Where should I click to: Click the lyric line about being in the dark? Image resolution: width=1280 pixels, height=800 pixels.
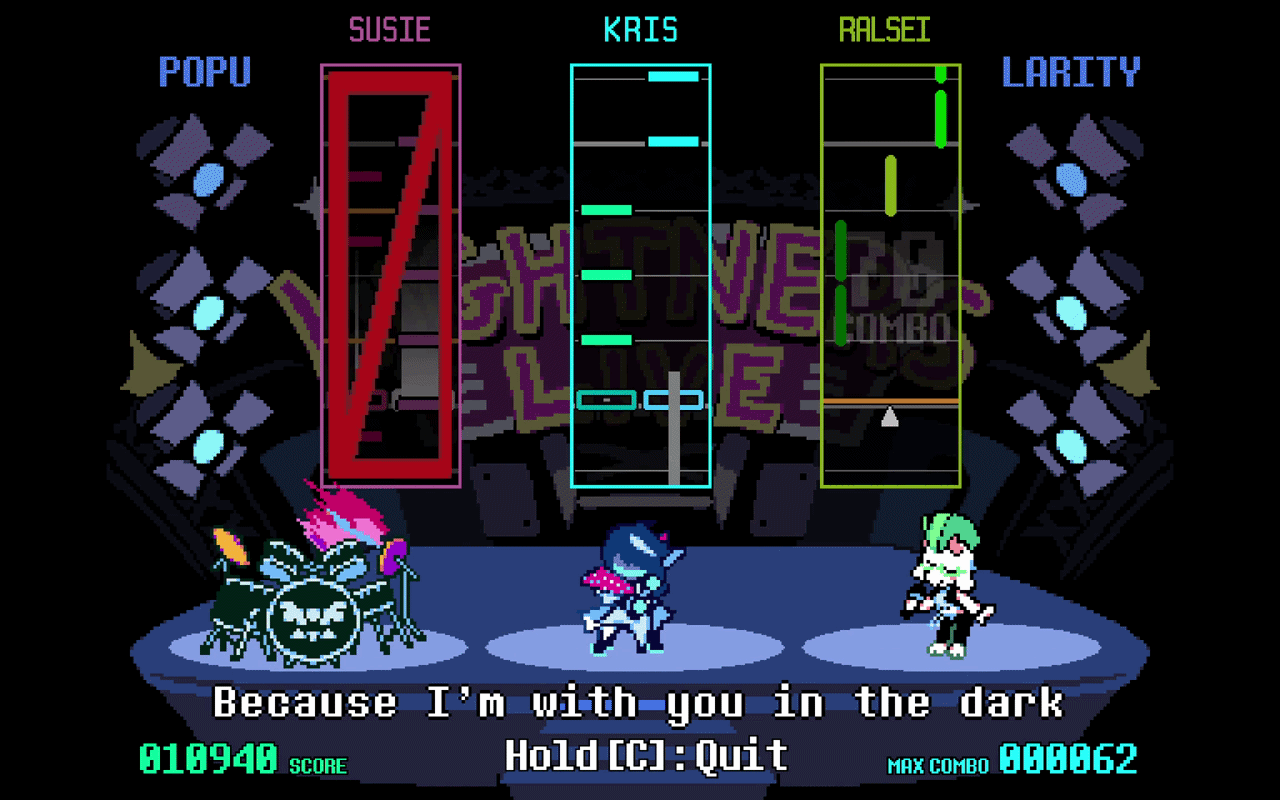(x=640, y=702)
